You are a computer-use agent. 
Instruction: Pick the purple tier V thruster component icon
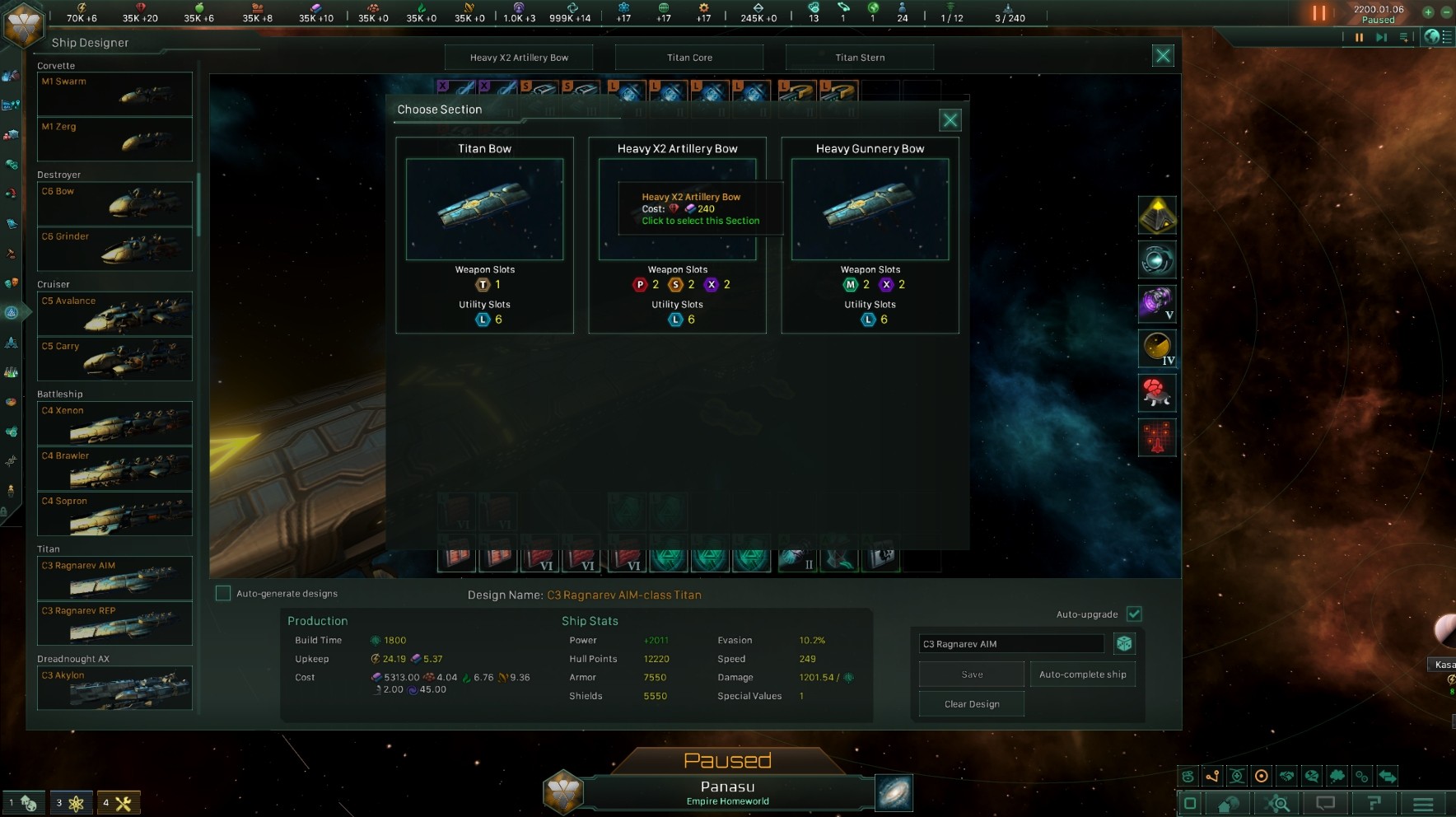pyautogui.click(x=1157, y=304)
